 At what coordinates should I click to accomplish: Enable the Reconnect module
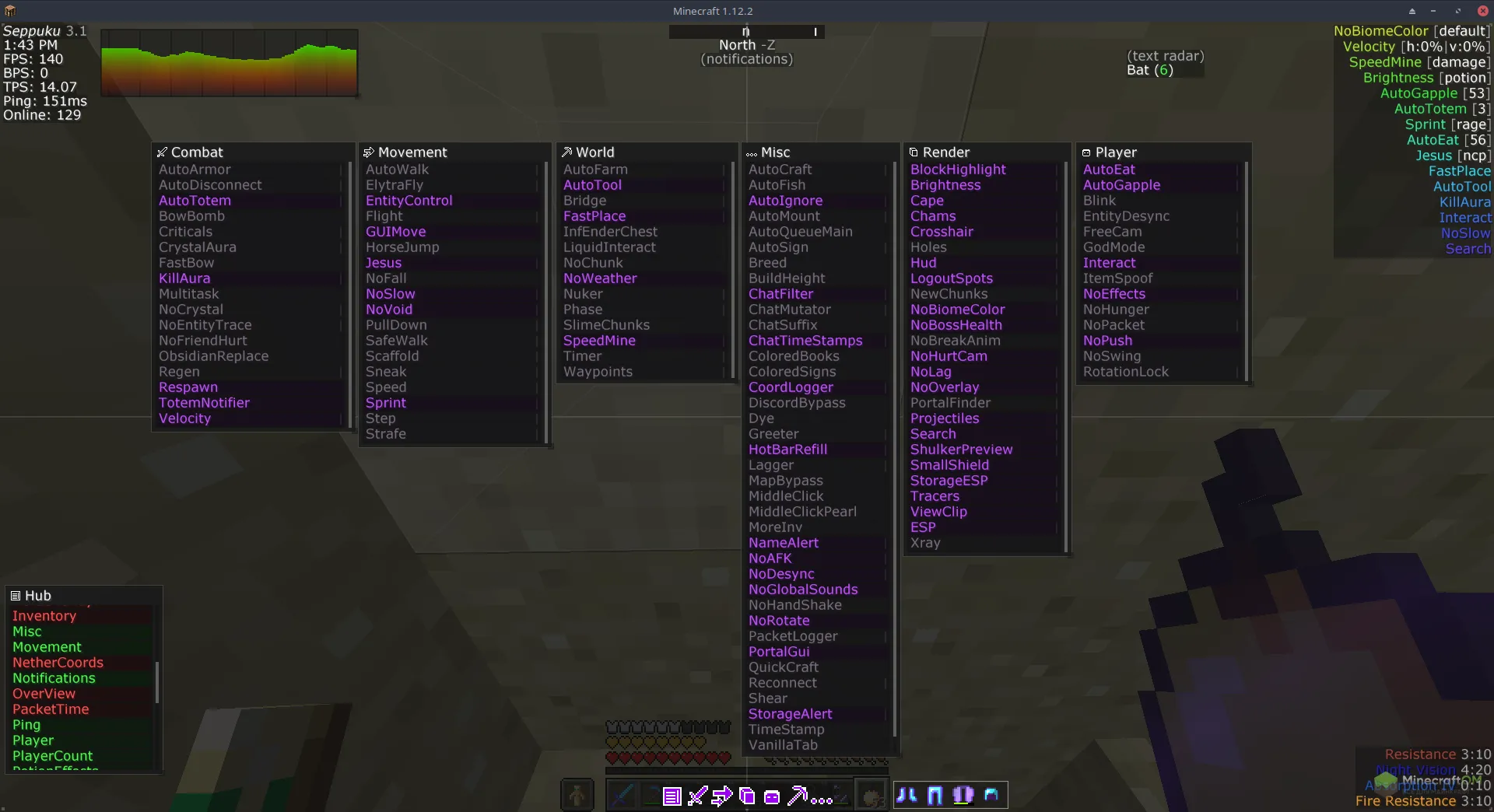782,683
